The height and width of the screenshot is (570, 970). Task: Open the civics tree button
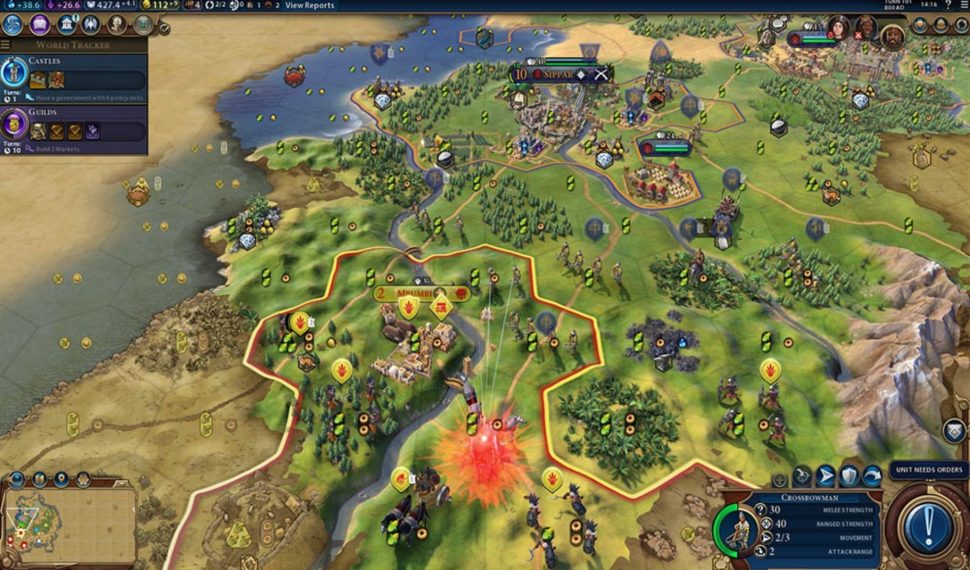click(40, 24)
